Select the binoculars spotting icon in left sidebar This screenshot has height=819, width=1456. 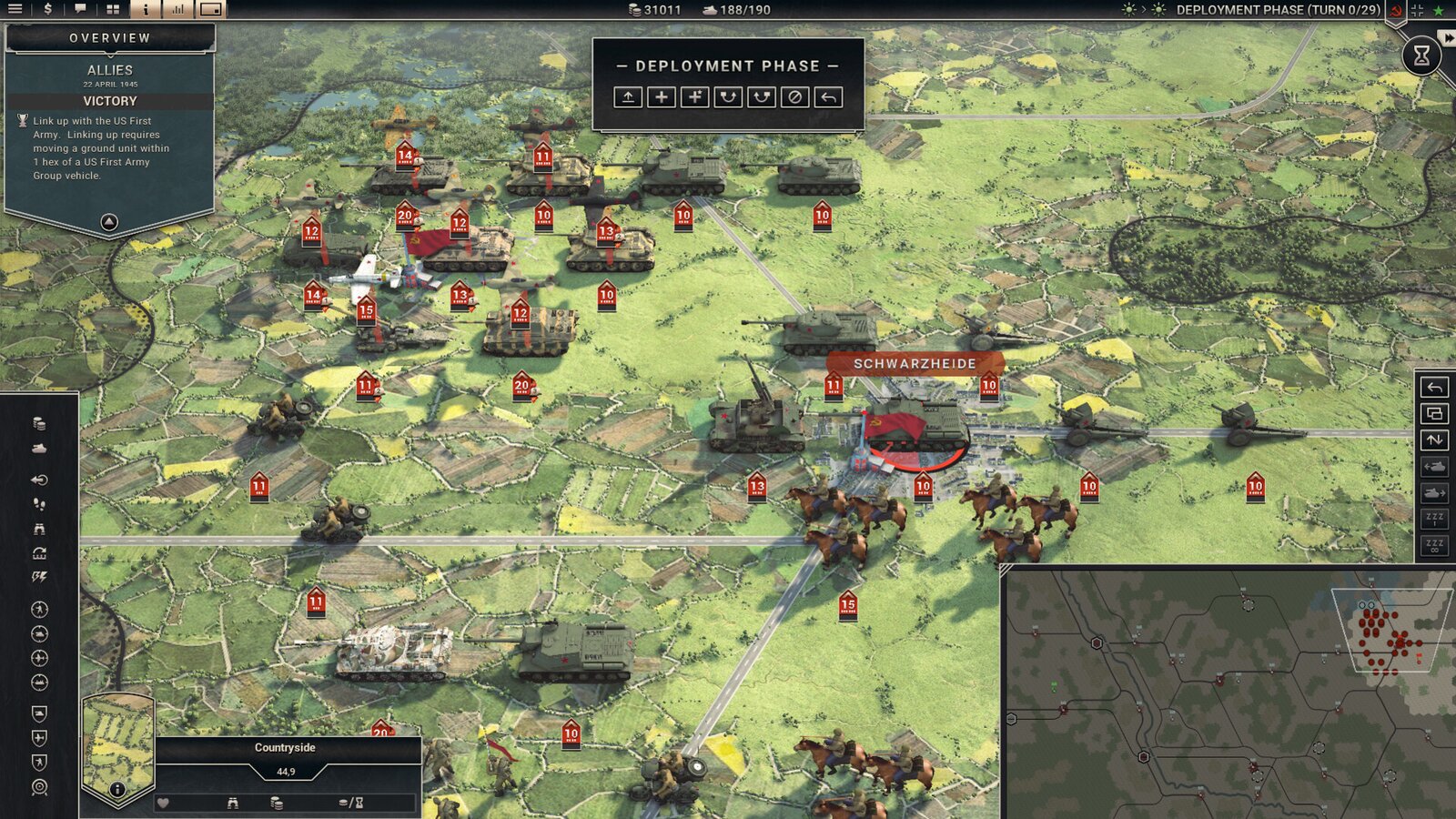point(38,530)
